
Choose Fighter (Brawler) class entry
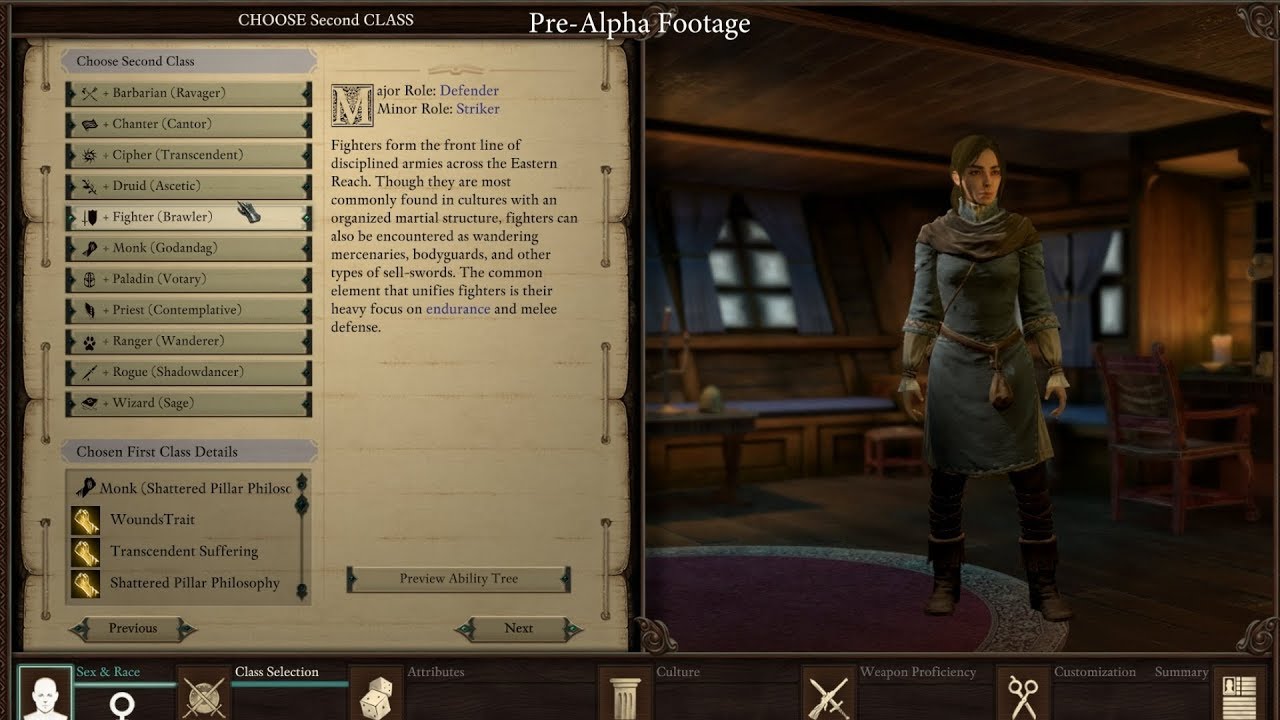click(188, 217)
